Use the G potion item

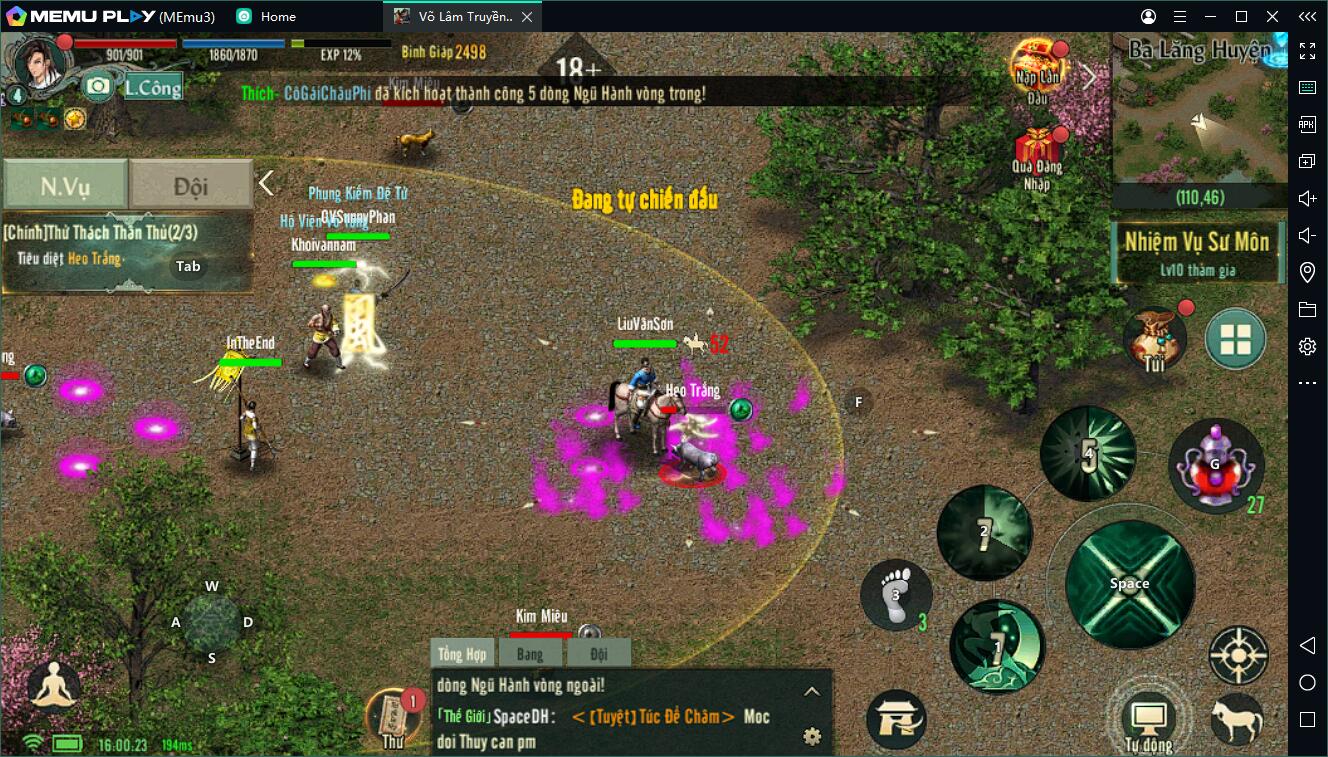(1216, 462)
